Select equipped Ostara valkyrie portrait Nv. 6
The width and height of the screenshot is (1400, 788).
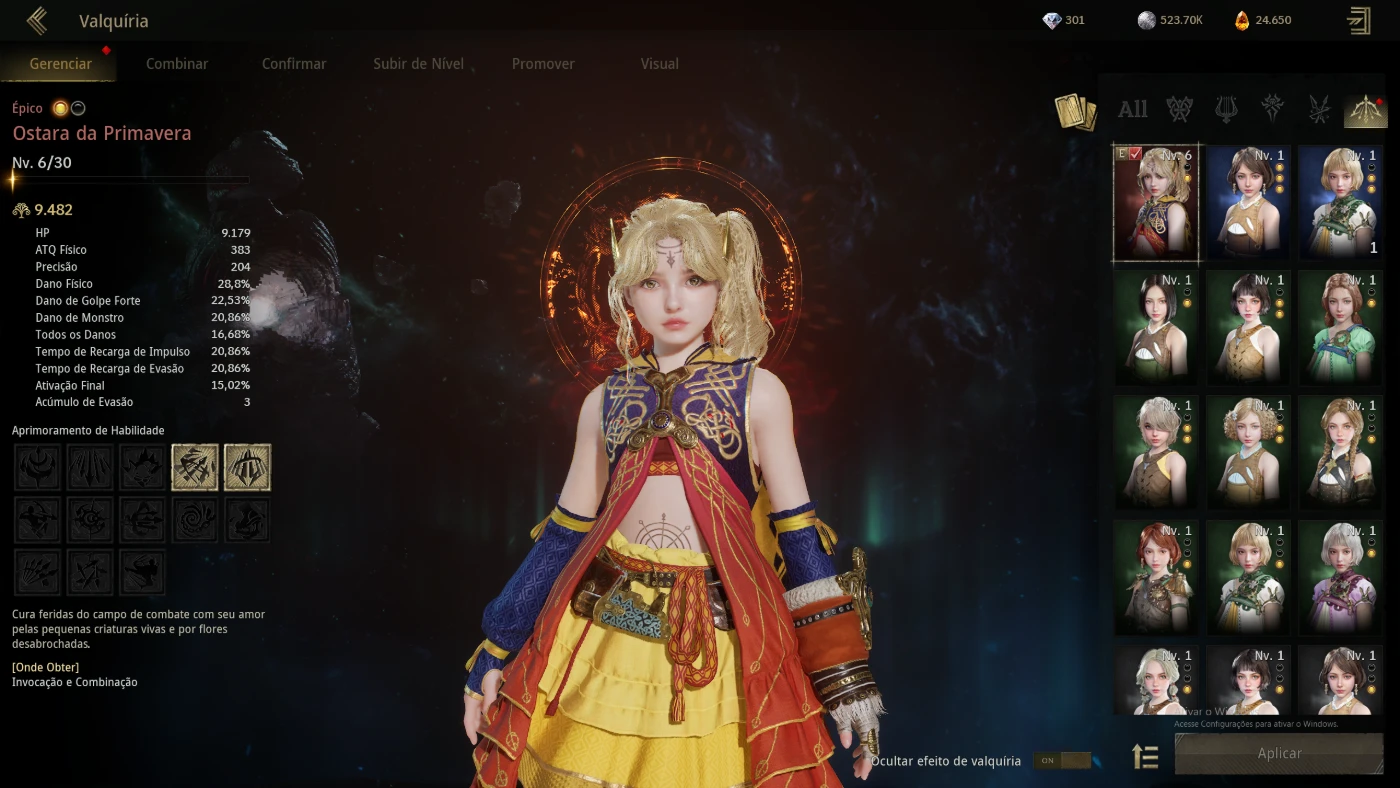[x=1155, y=203]
